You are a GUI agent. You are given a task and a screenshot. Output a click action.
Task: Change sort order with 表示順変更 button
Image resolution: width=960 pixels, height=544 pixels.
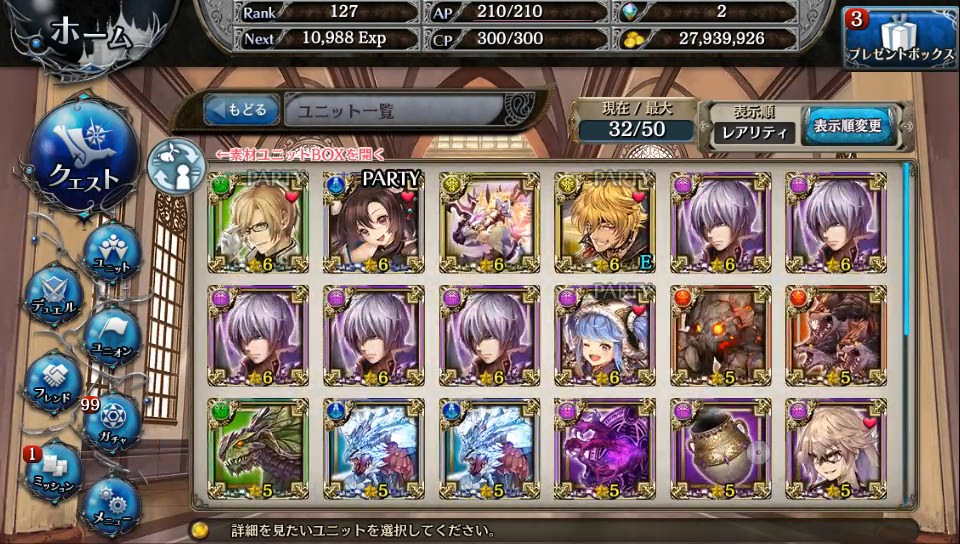point(846,127)
